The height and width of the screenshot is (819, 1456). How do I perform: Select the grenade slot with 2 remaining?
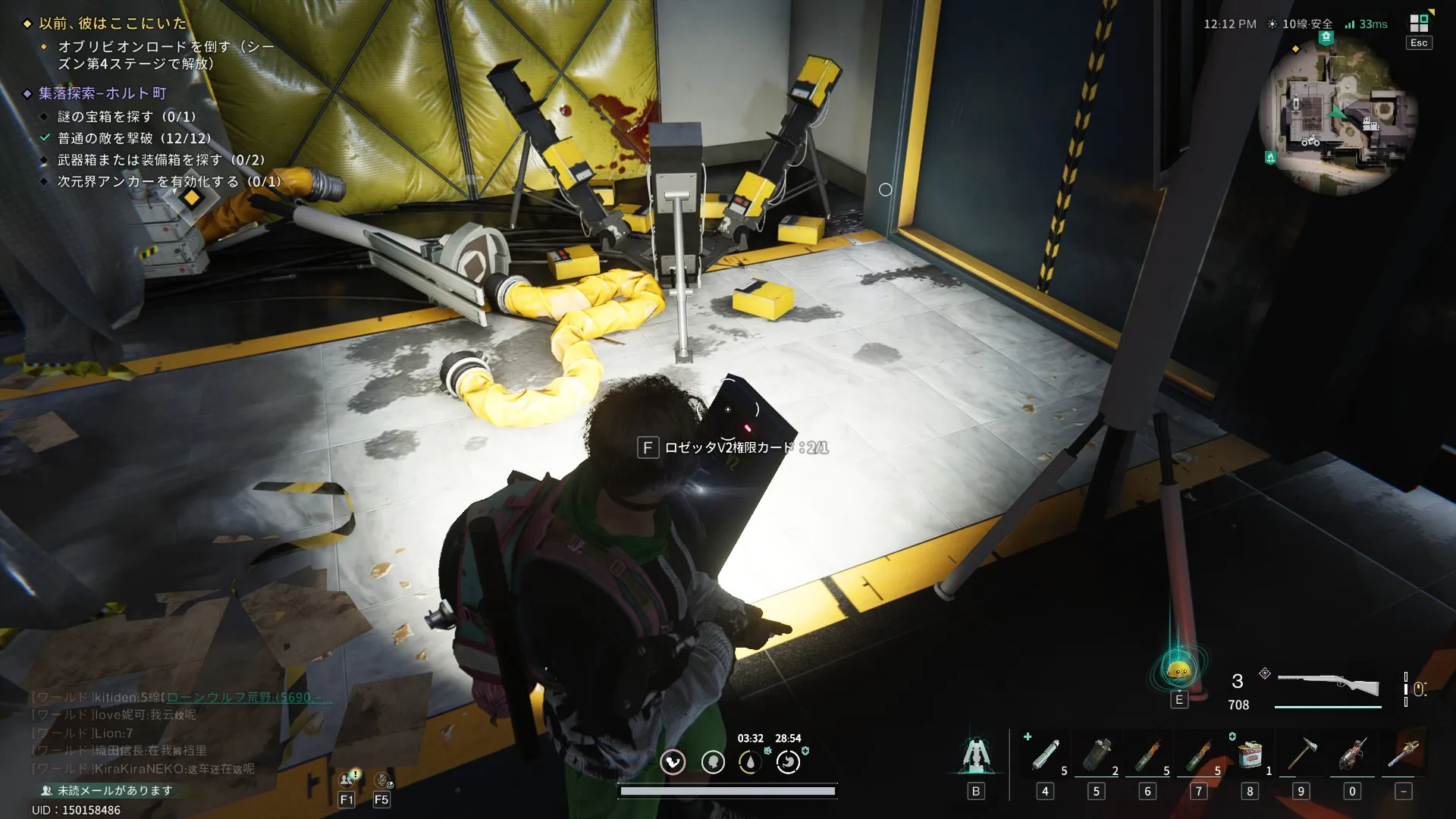[x=1097, y=755]
